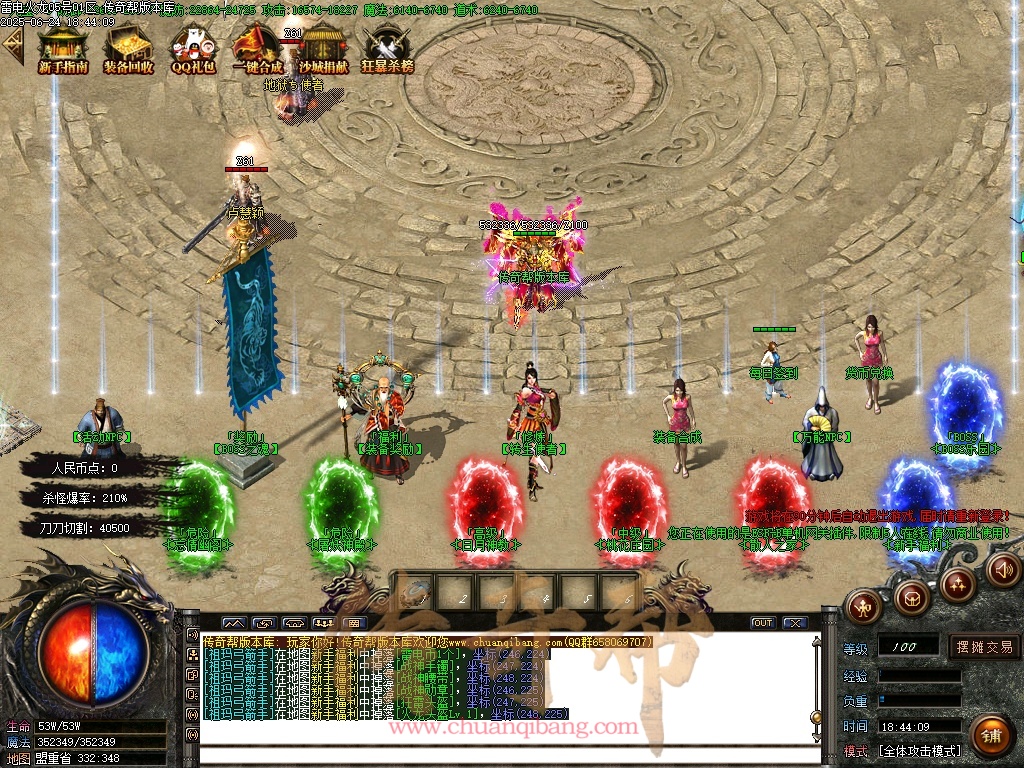
Task: Claim the QQ礼包 gift pack
Action: coord(193,49)
